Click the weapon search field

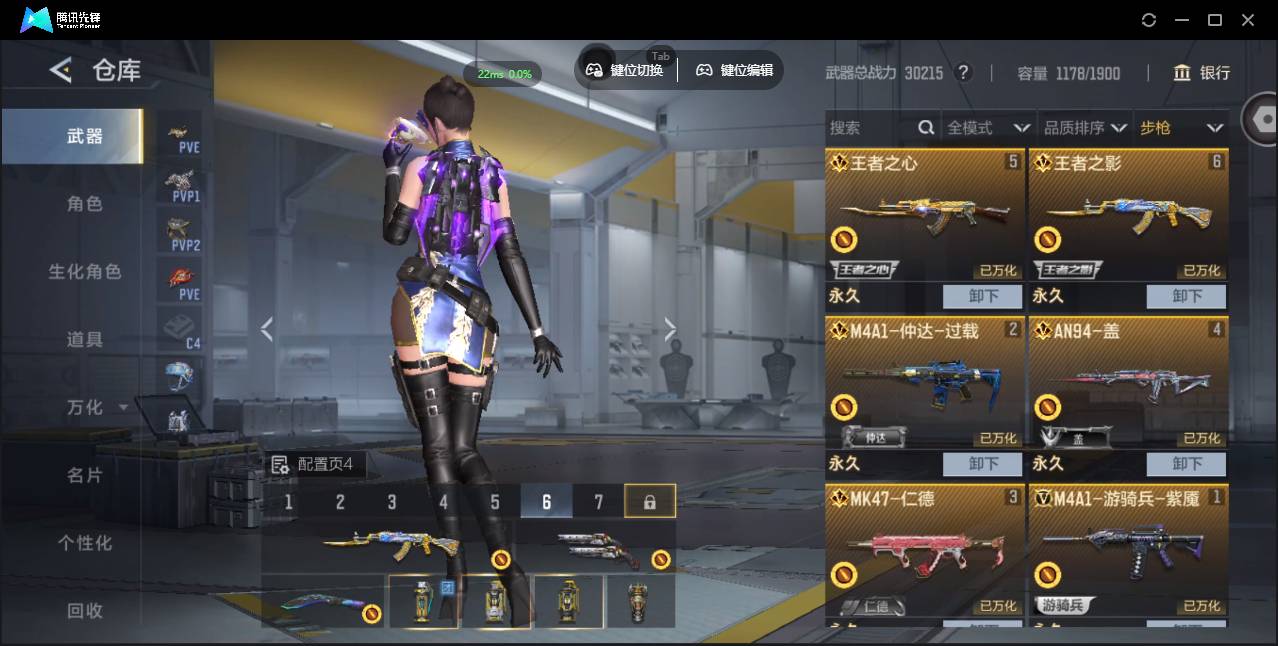pos(870,128)
